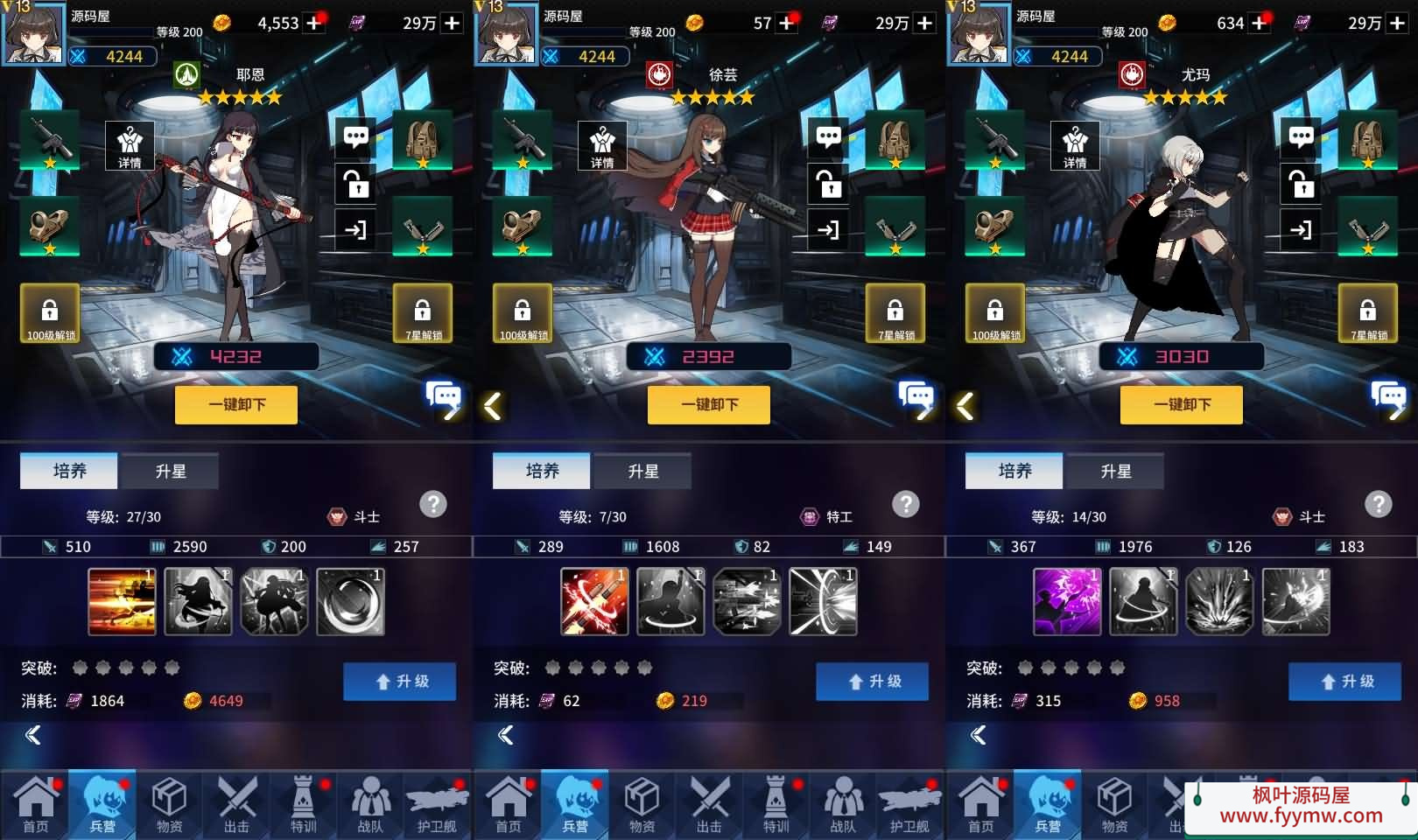Open 详情 details for 耶恩
1418x840 pixels.
click(x=130, y=146)
